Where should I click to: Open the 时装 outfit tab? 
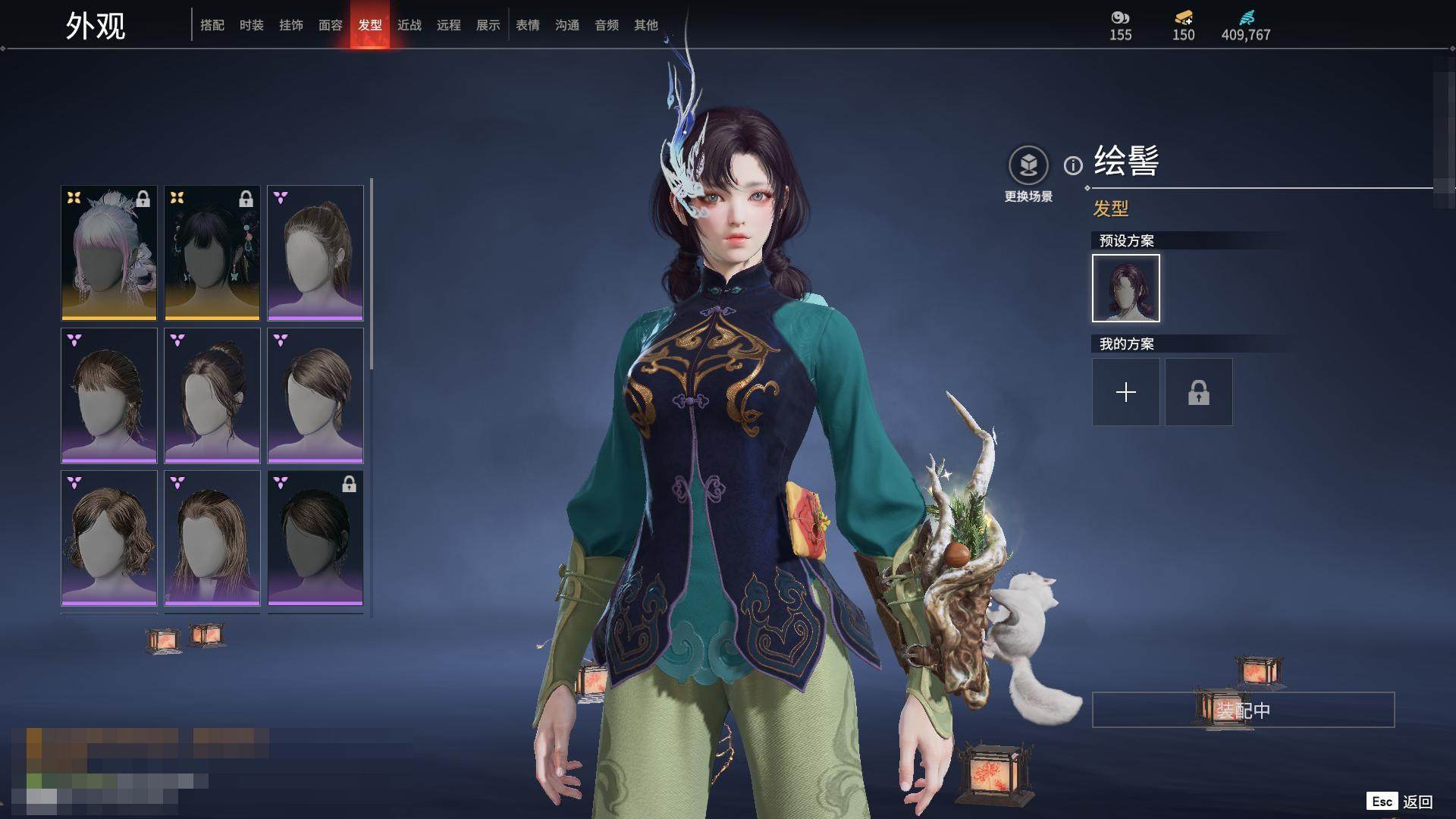pos(252,25)
